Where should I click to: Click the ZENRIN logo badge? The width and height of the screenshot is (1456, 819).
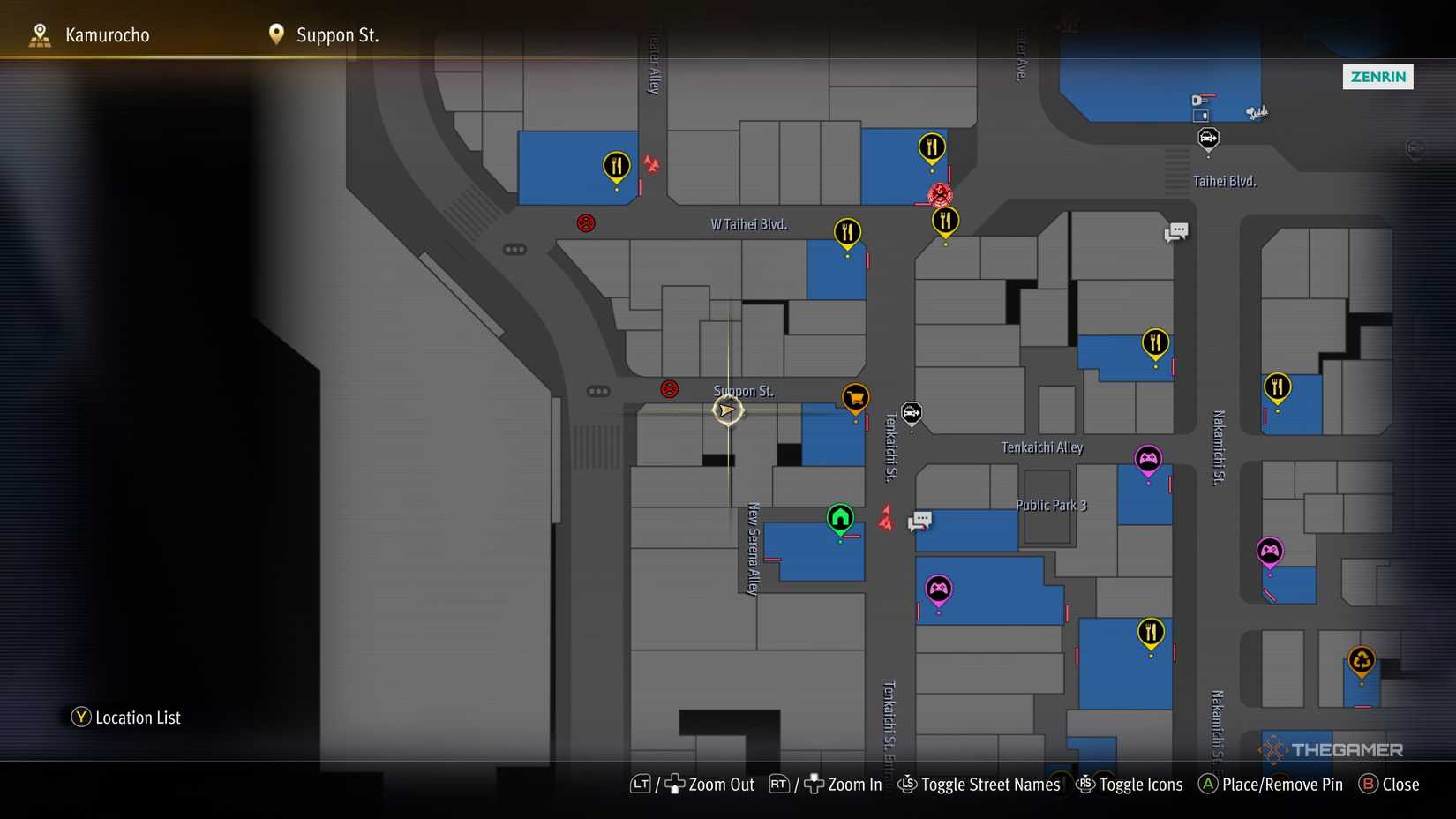coord(1377,77)
